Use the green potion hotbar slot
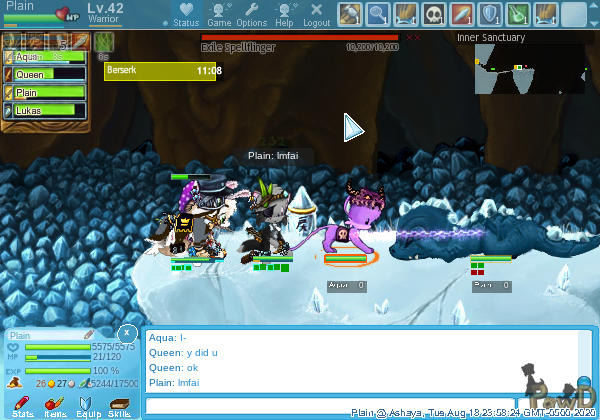The image size is (600, 420). click(x=518, y=14)
